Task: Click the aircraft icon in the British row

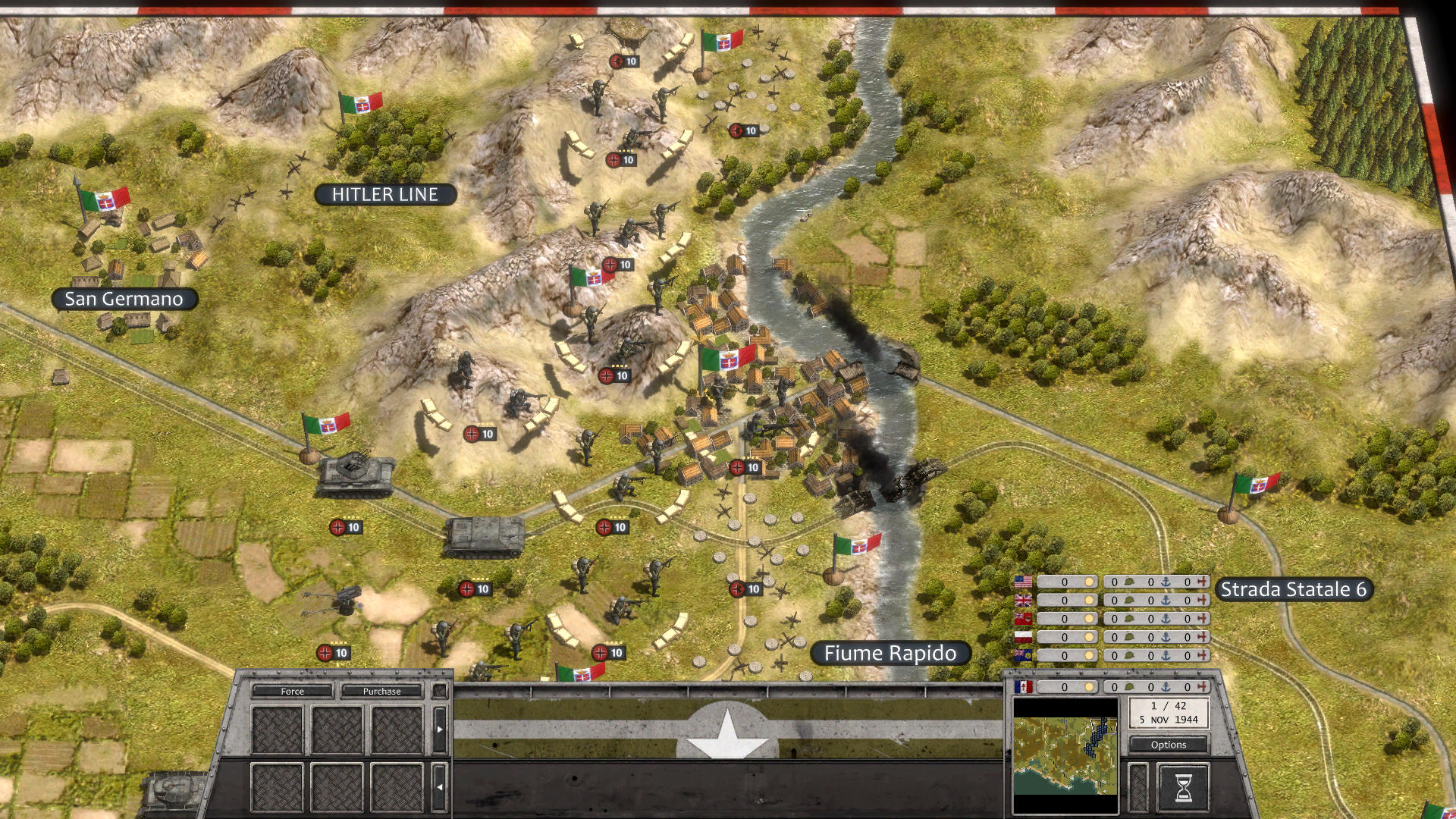Action: [1202, 601]
